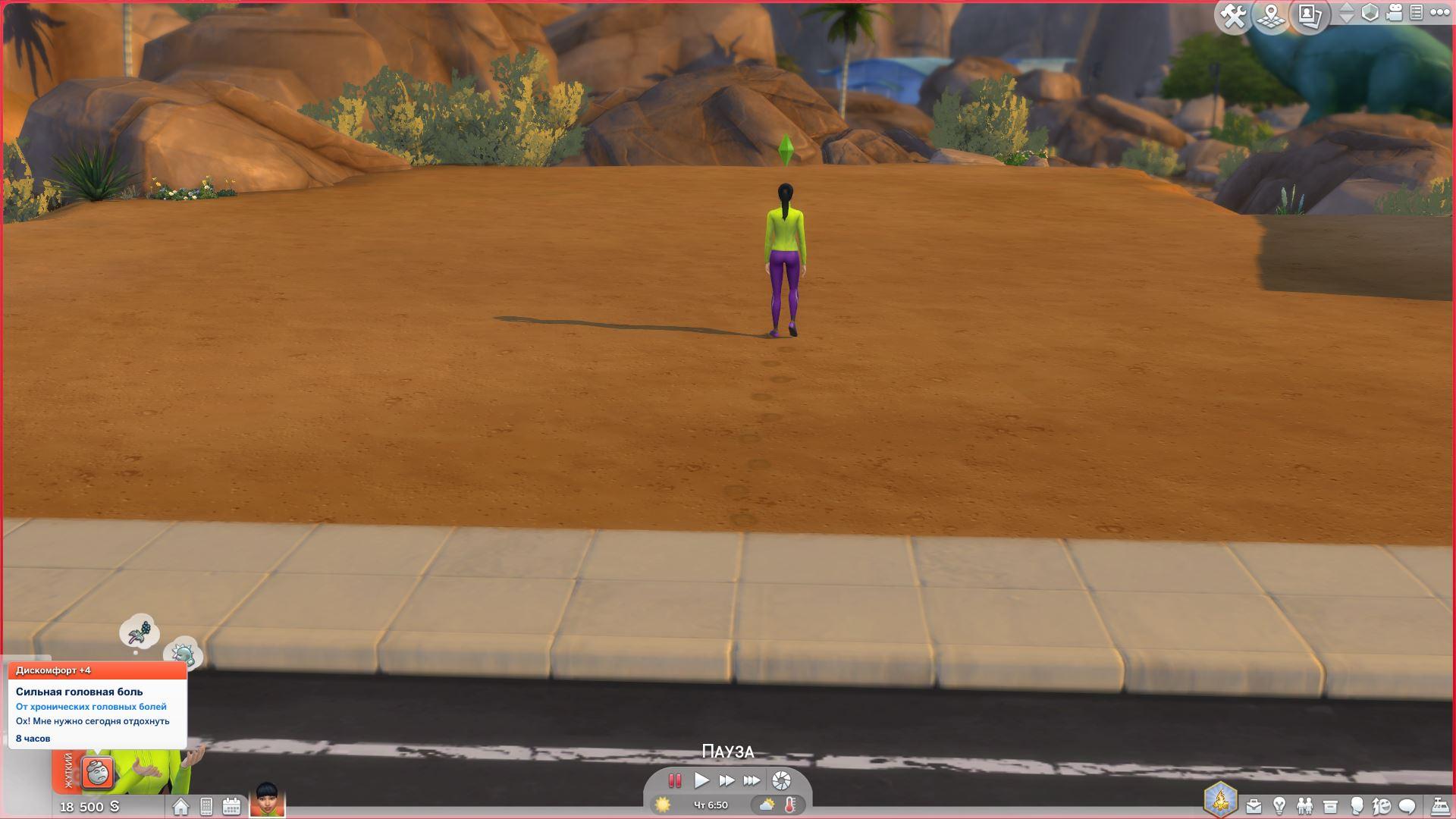The image size is (1456, 819).
Task: Set game speed to ultra speed
Action: click(x=752, y=780)
